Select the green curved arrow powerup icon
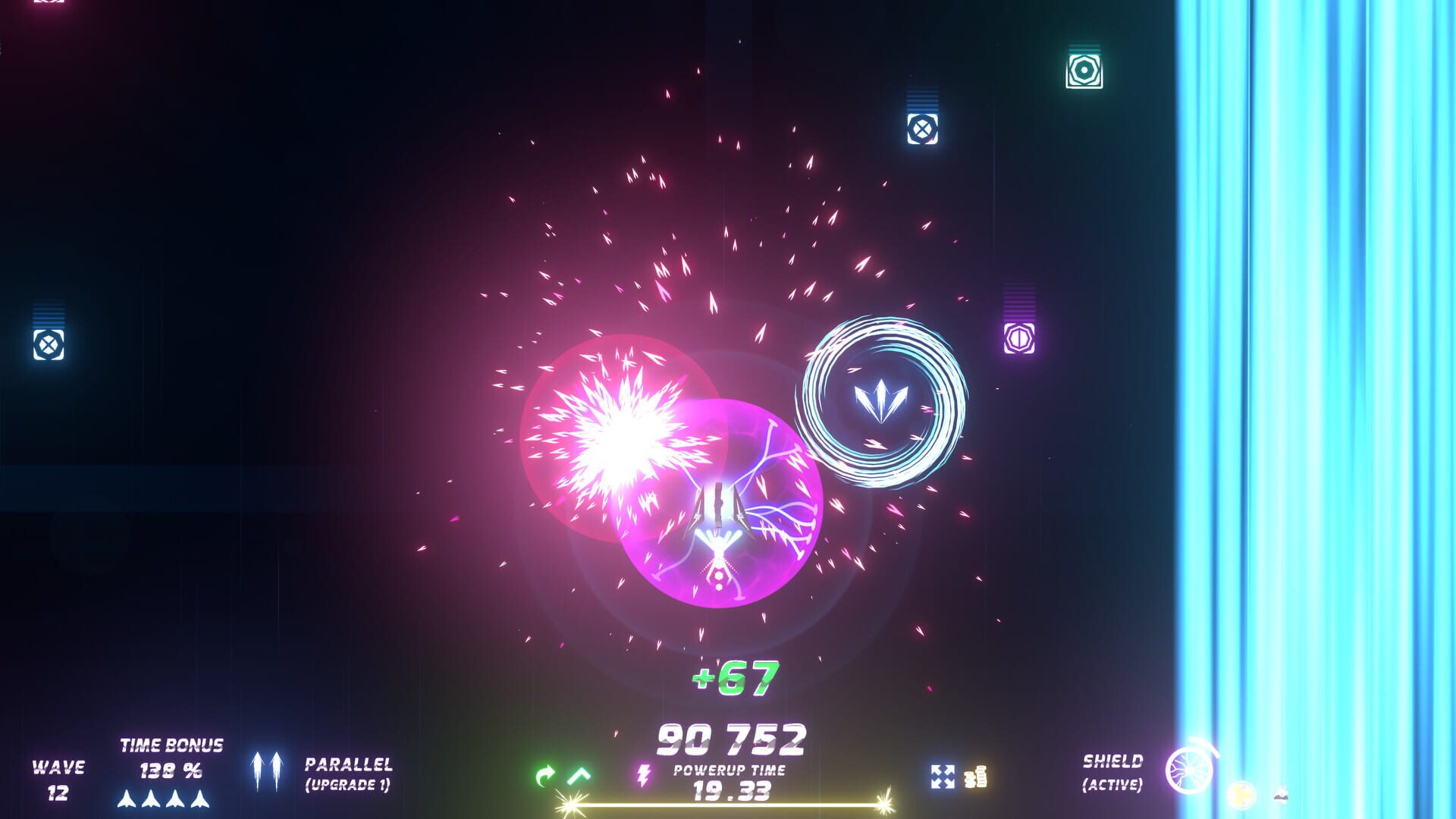The height and width of the screenshot is (819, 1456). pyautogui.click(x=544, y=776)
